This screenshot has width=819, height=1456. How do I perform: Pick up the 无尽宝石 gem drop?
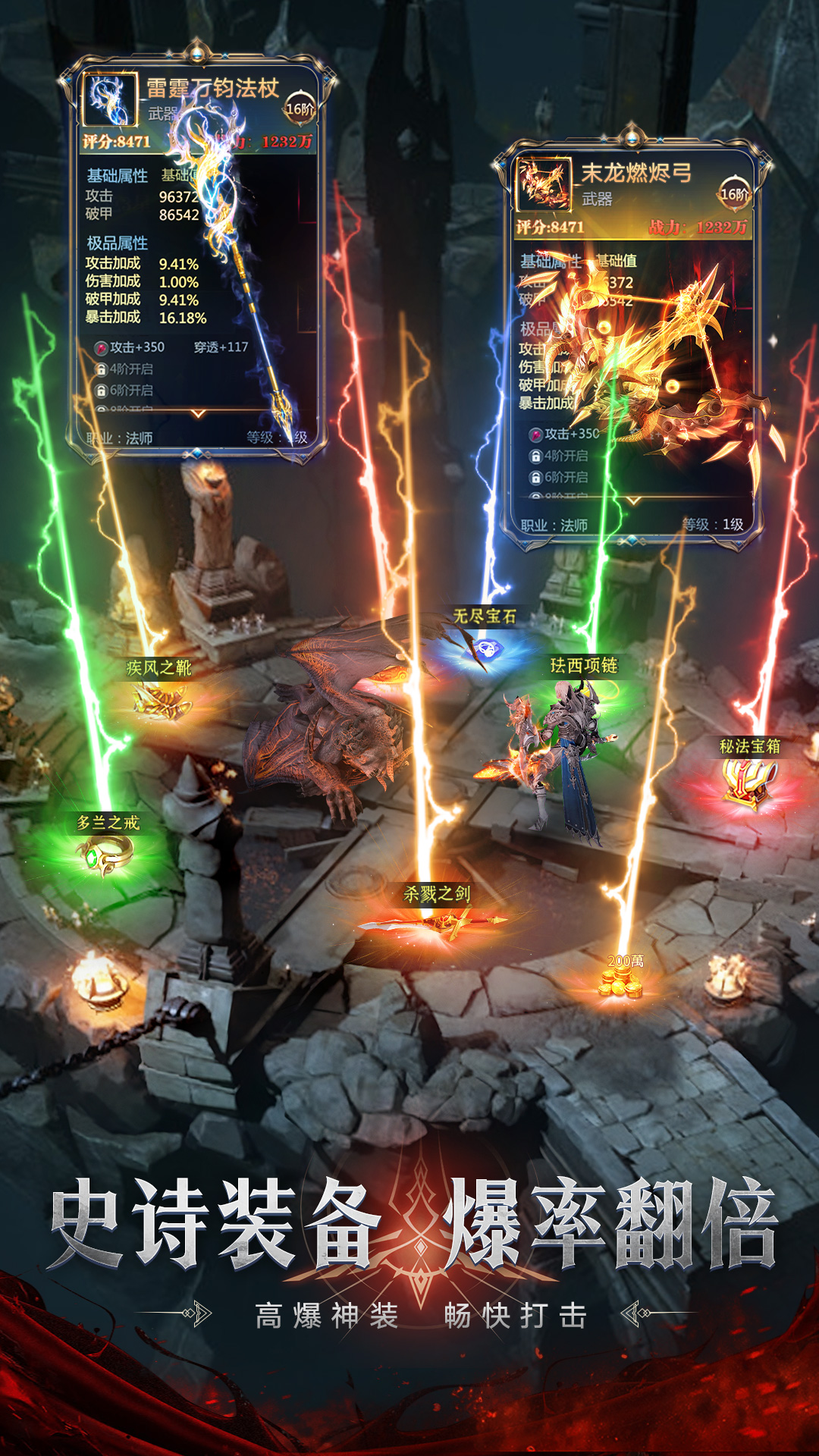tap(485, 649)
